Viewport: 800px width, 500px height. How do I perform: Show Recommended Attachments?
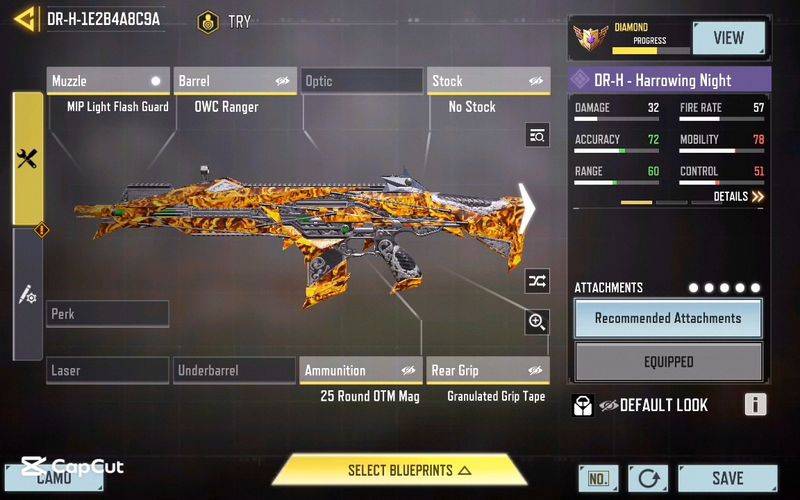coord(668,318)
